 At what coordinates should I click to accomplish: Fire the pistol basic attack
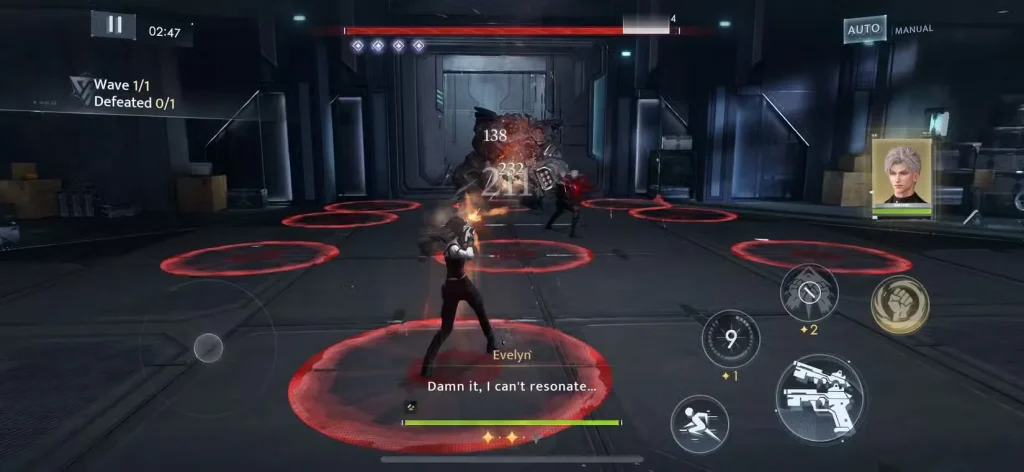(821, 398)
